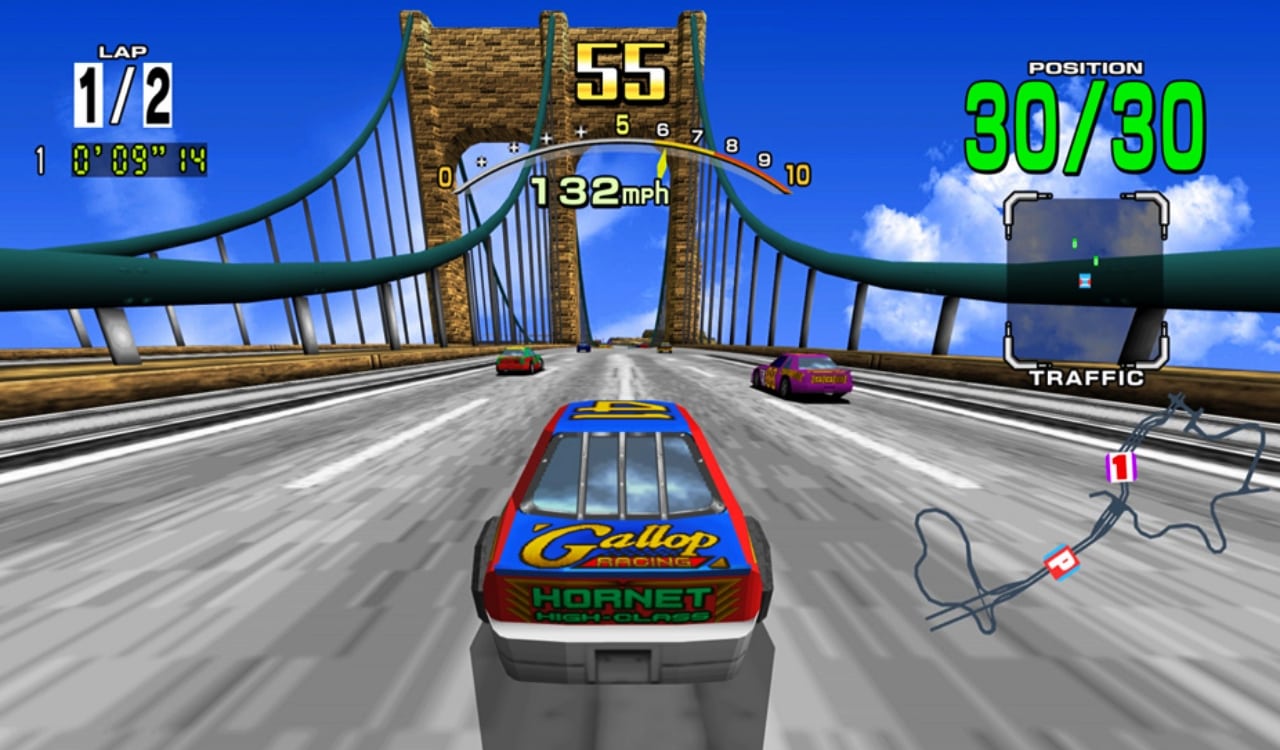Select the green car dot in TRAFFIC radar
Image resolution: width=1280 pixels, height=750 pixels.
(x=1074, y=244)
